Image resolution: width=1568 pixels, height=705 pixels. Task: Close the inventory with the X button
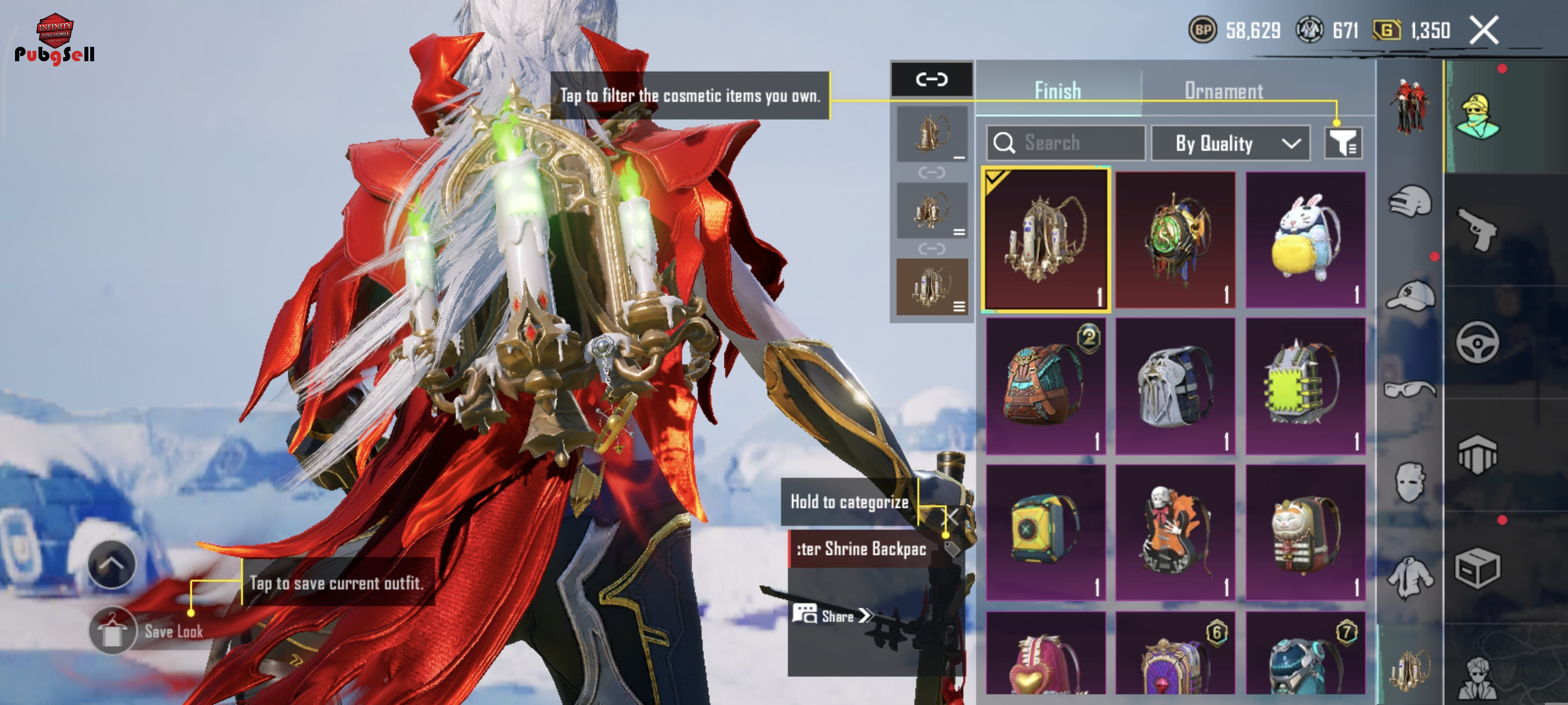click(1484, 30)
